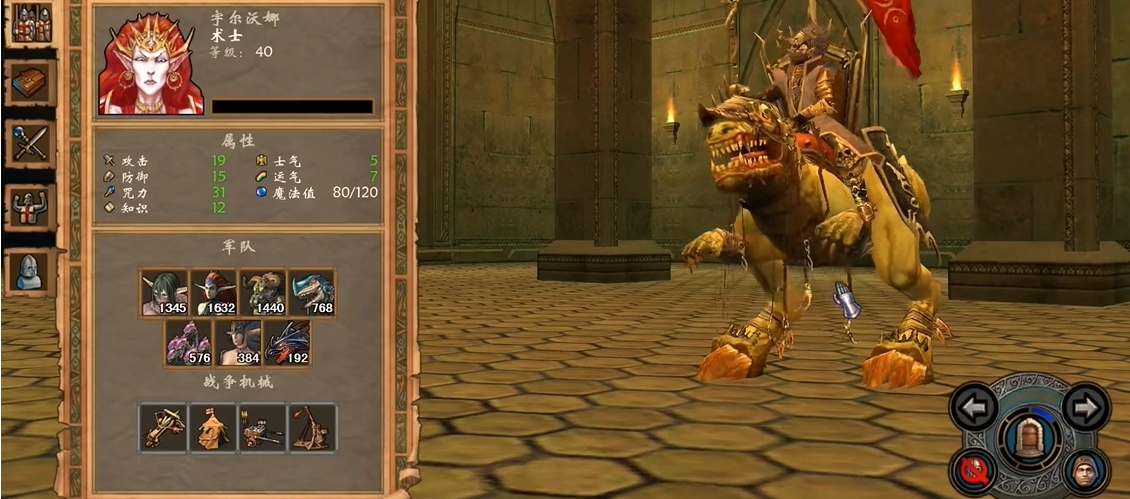Open the crossed sword and wand tab

(32, 143)
